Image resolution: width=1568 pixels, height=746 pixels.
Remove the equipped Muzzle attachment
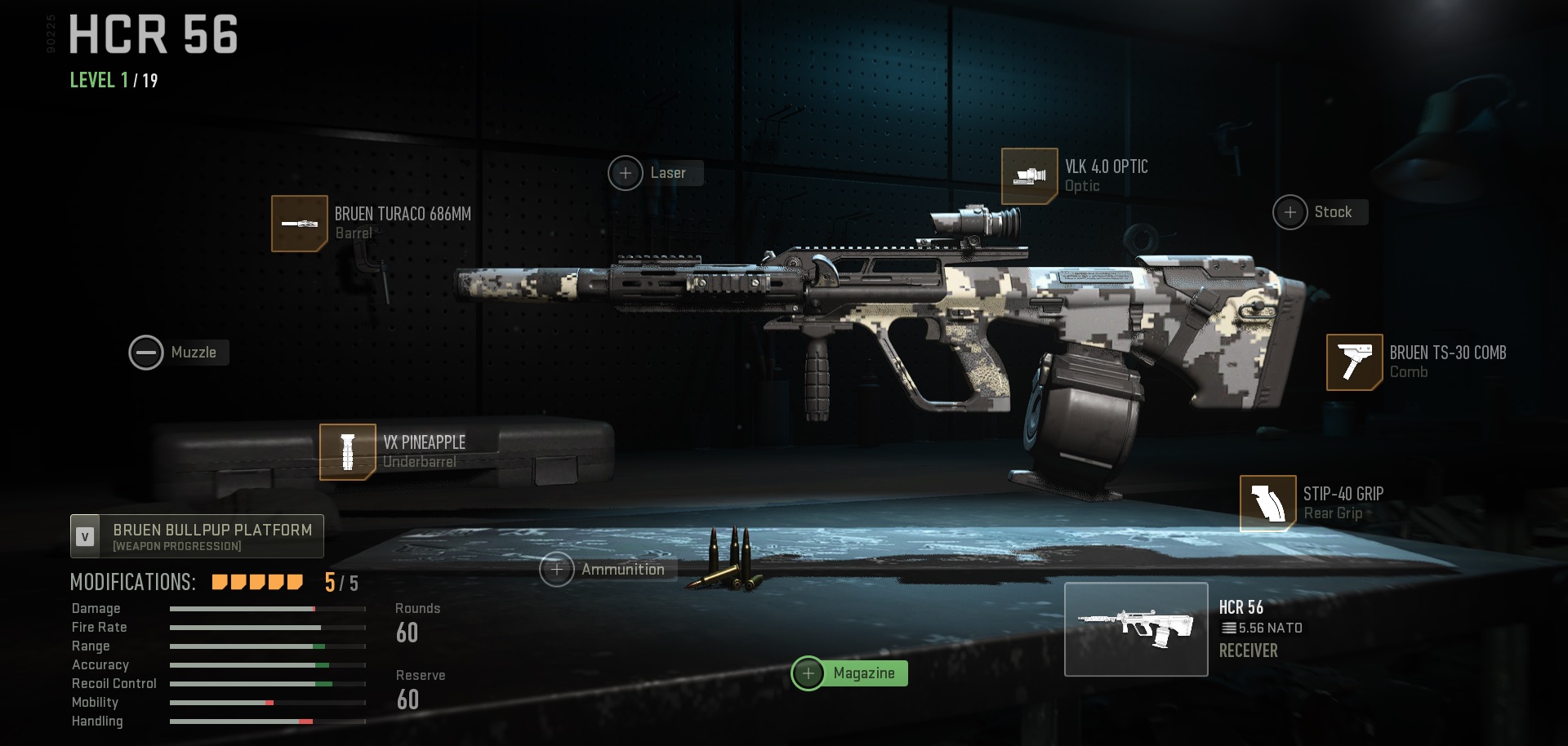147,353
